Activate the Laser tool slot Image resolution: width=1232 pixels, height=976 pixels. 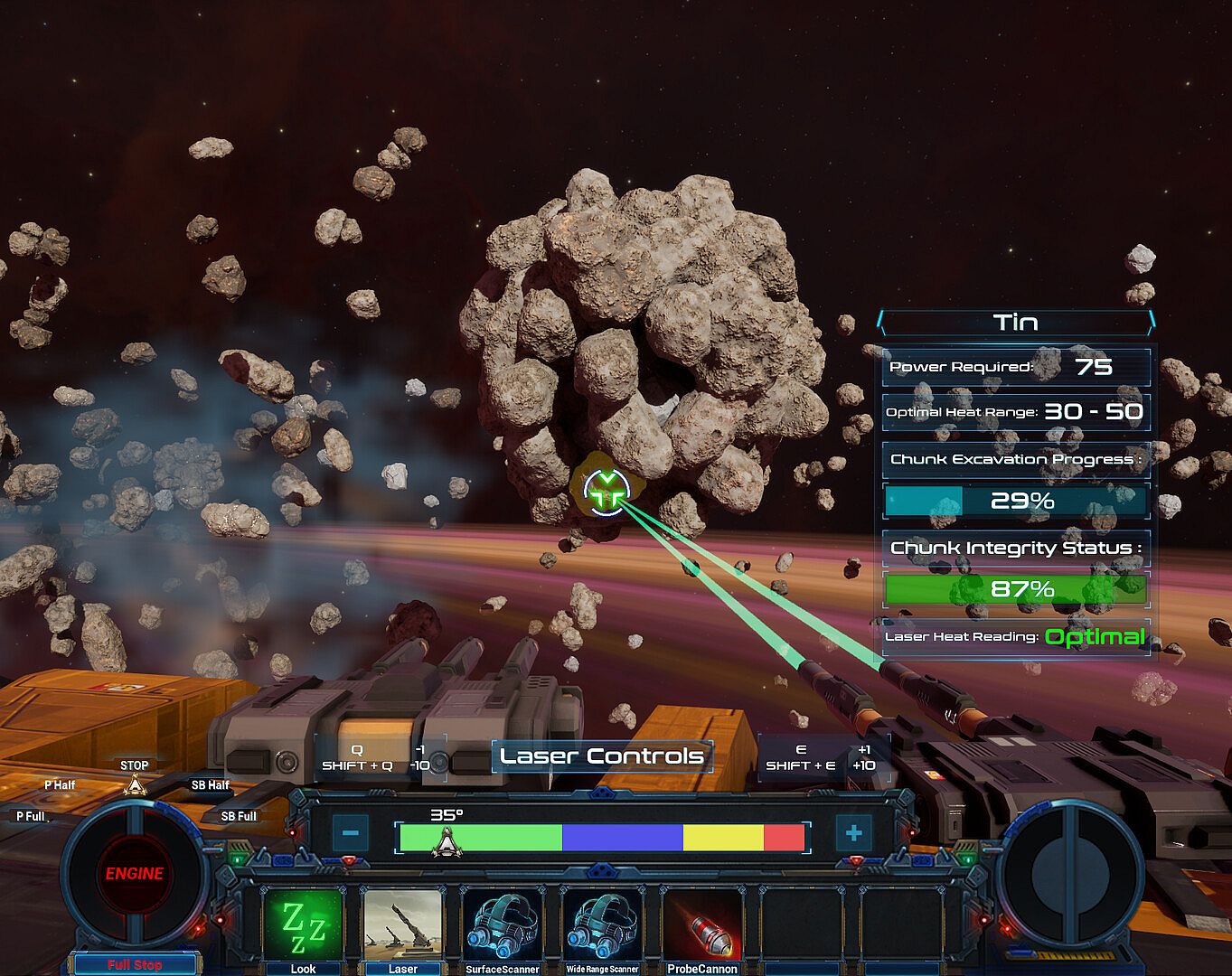pos(402,924)
